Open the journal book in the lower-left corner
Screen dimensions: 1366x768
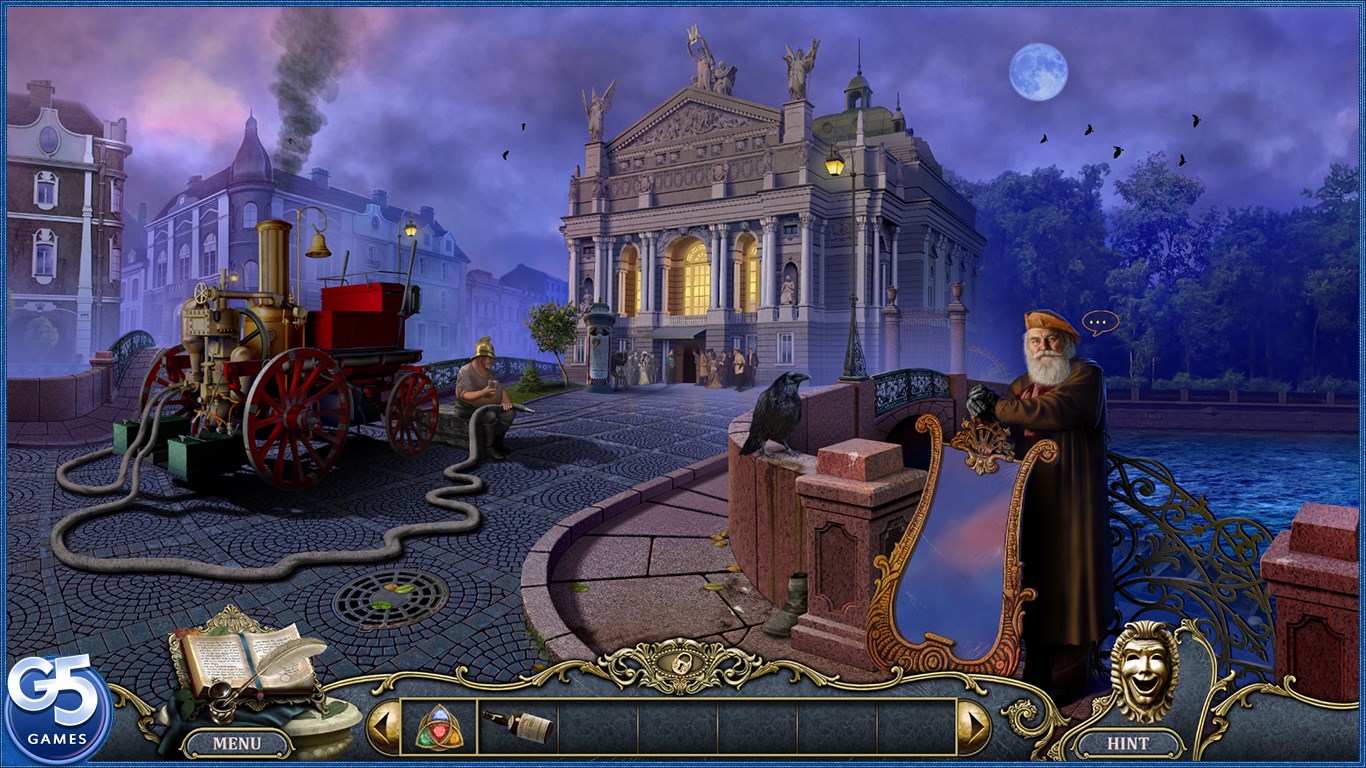point(220,655)
